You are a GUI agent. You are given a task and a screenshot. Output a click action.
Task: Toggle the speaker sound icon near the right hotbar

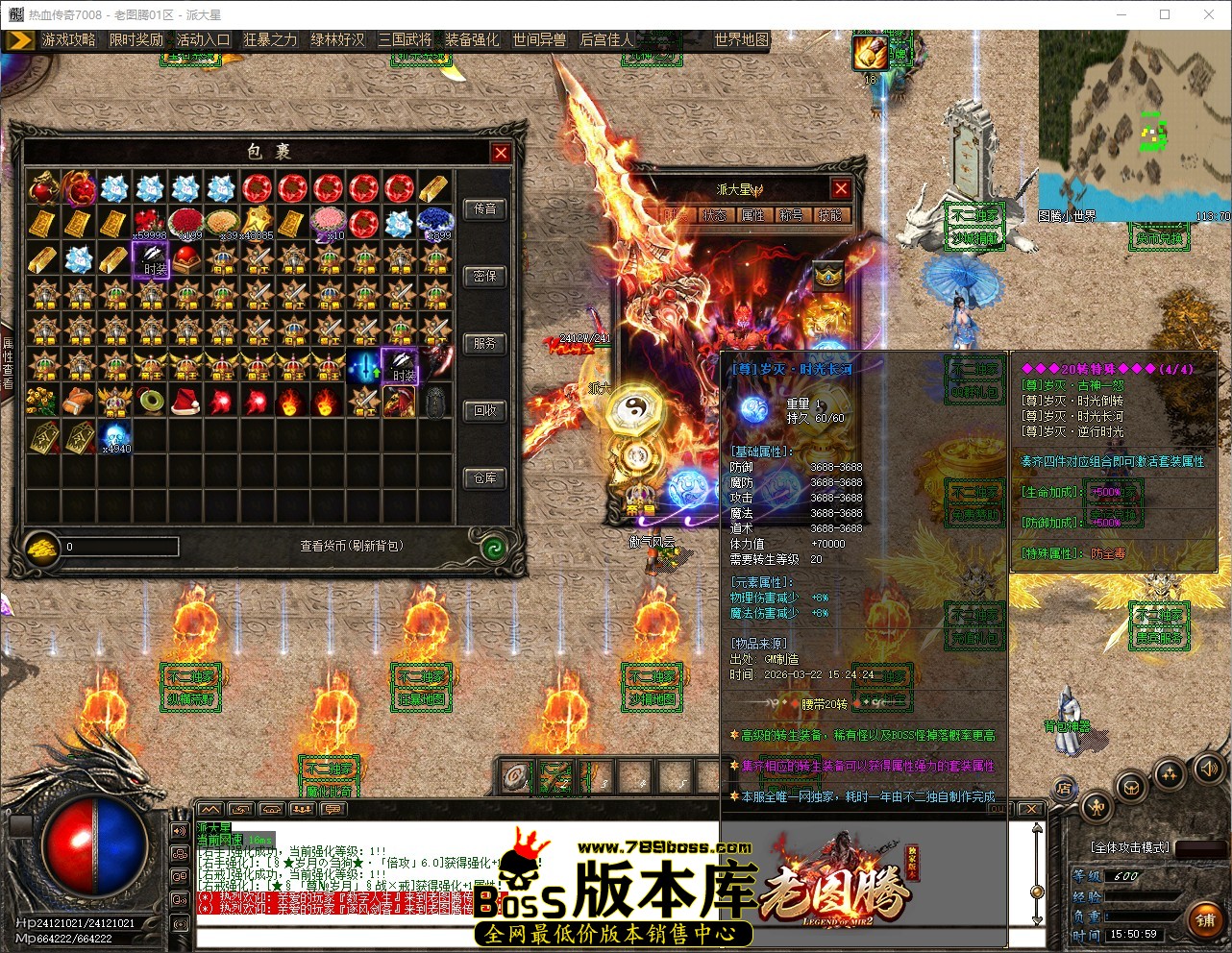[x=1208, y=770]
